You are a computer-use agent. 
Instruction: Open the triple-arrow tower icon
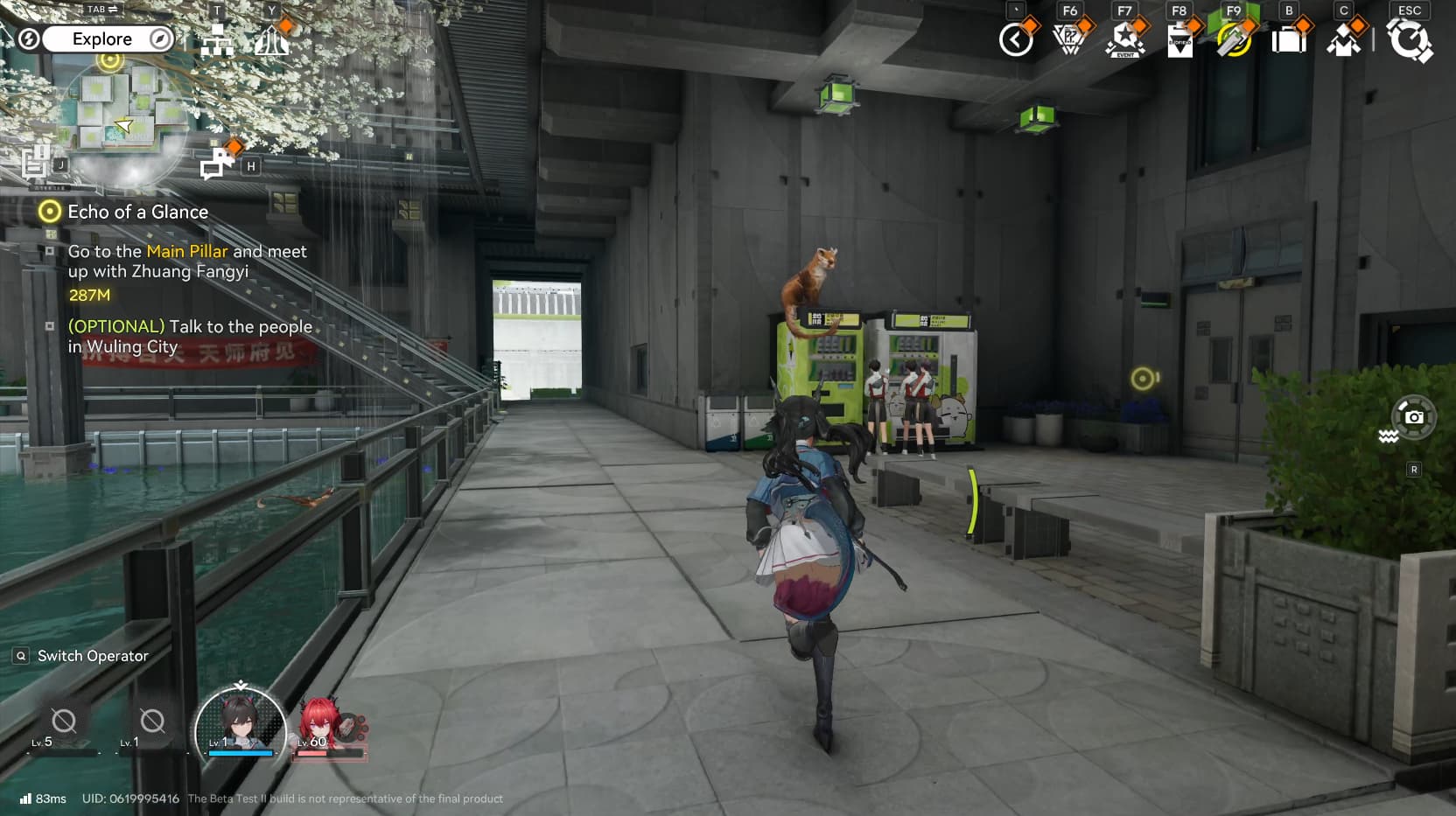(x=271, y=40)
